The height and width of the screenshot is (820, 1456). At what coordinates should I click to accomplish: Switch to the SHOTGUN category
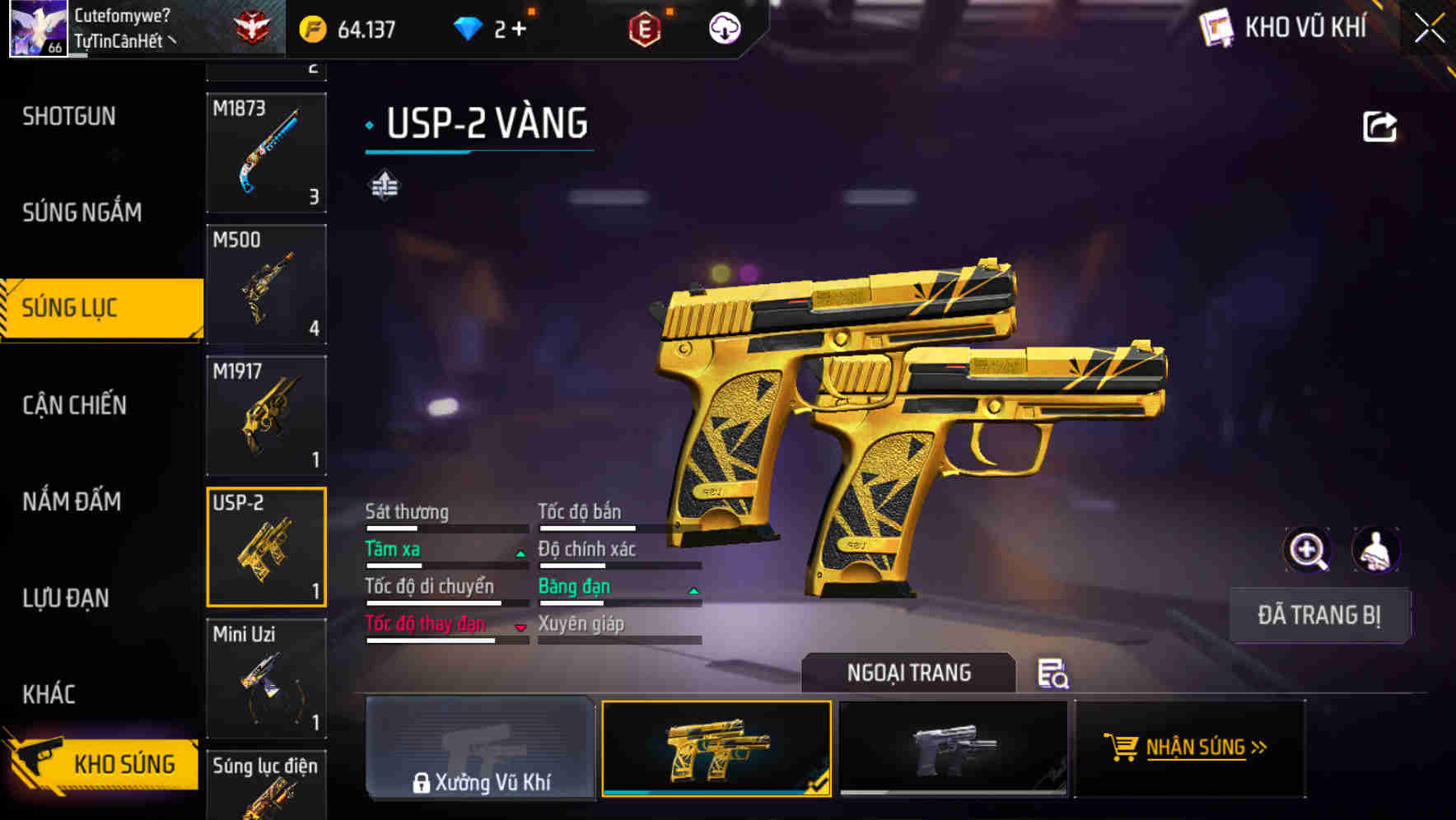coord(69,116)
